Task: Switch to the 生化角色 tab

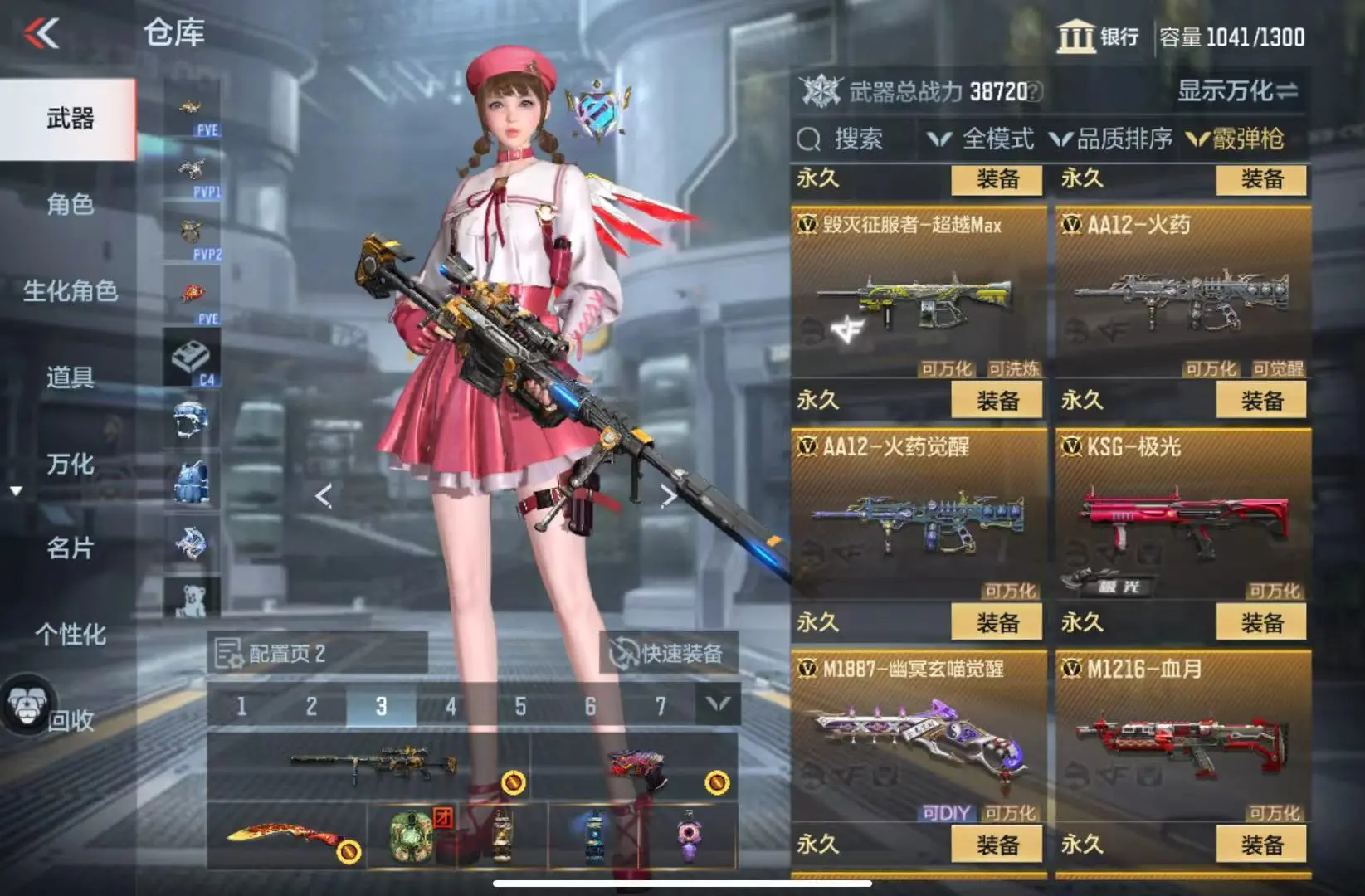Action: tap(70, 291)
